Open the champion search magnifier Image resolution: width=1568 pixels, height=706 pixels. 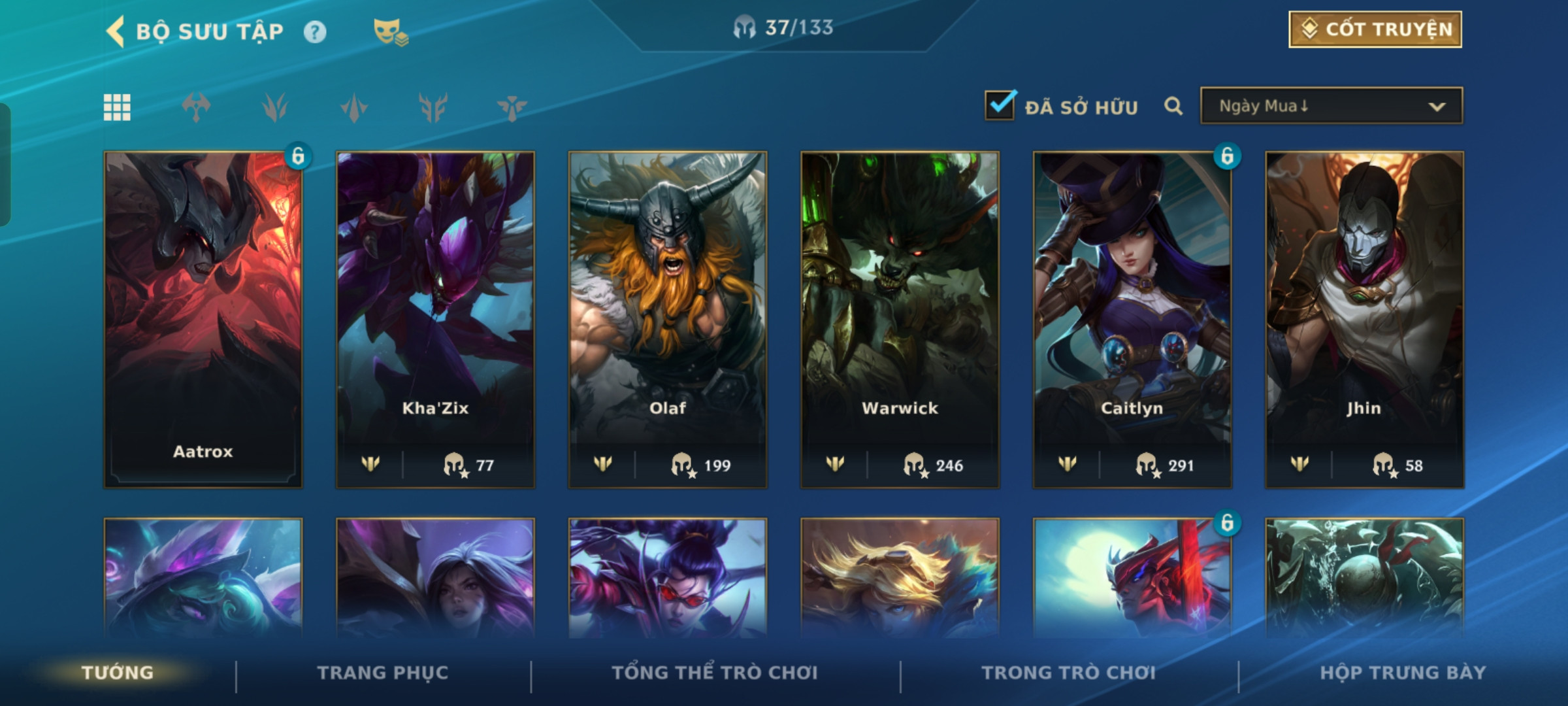click(x=1173, y=106)
